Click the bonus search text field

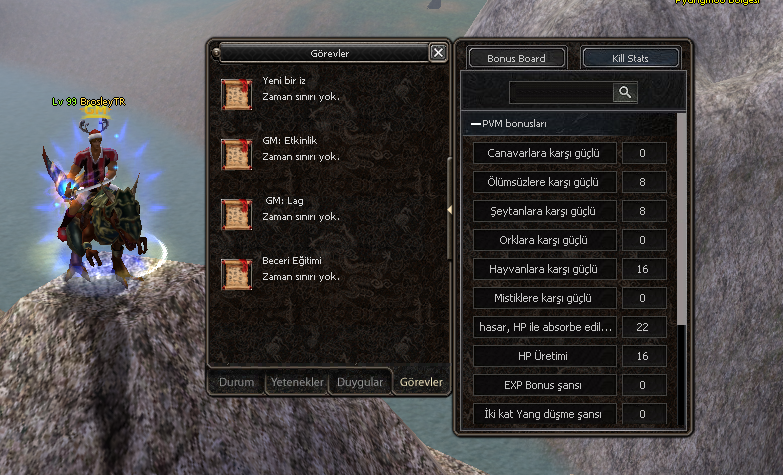560,92
